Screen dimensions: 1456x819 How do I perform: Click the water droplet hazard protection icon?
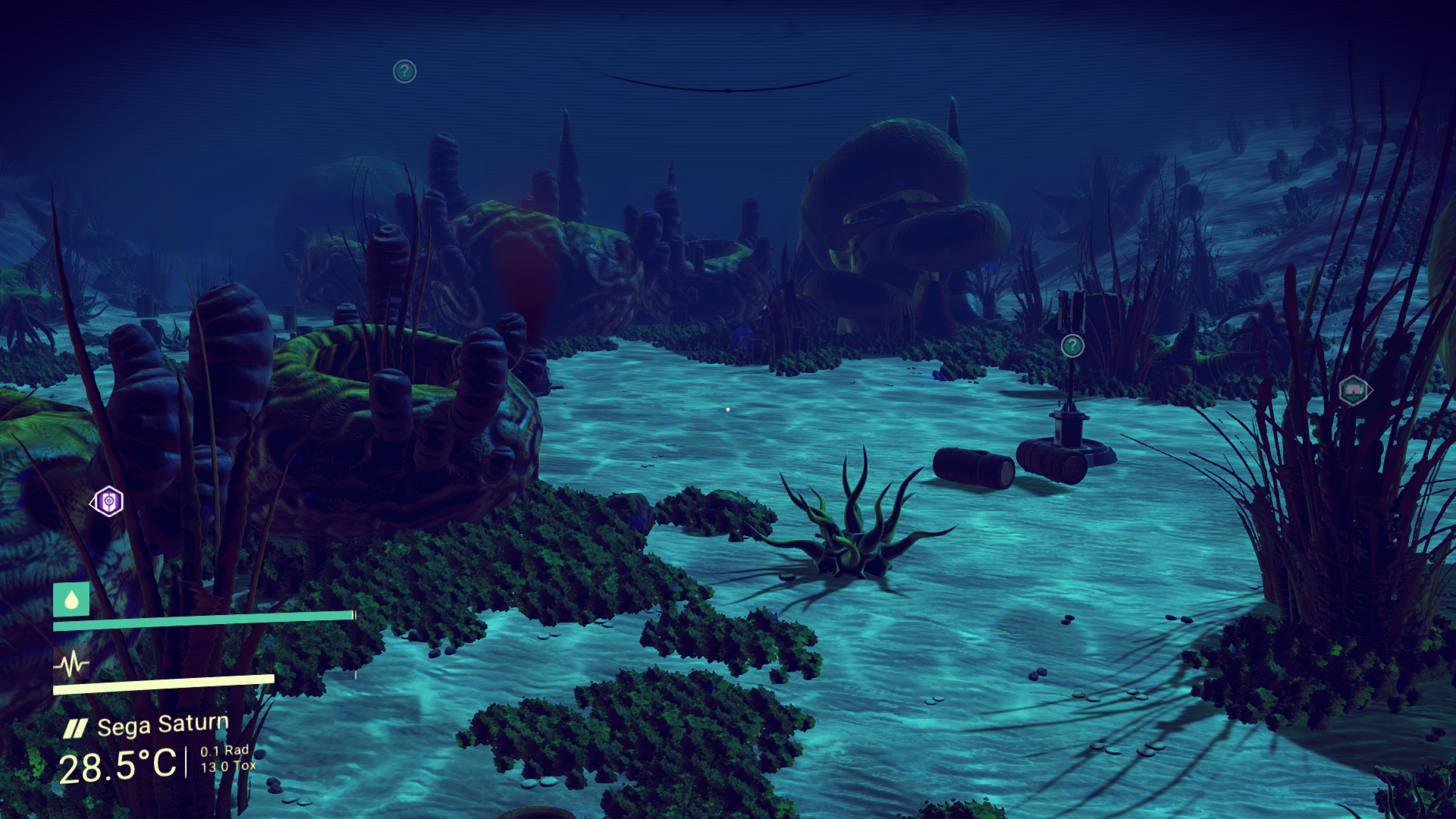pos(71,600)
